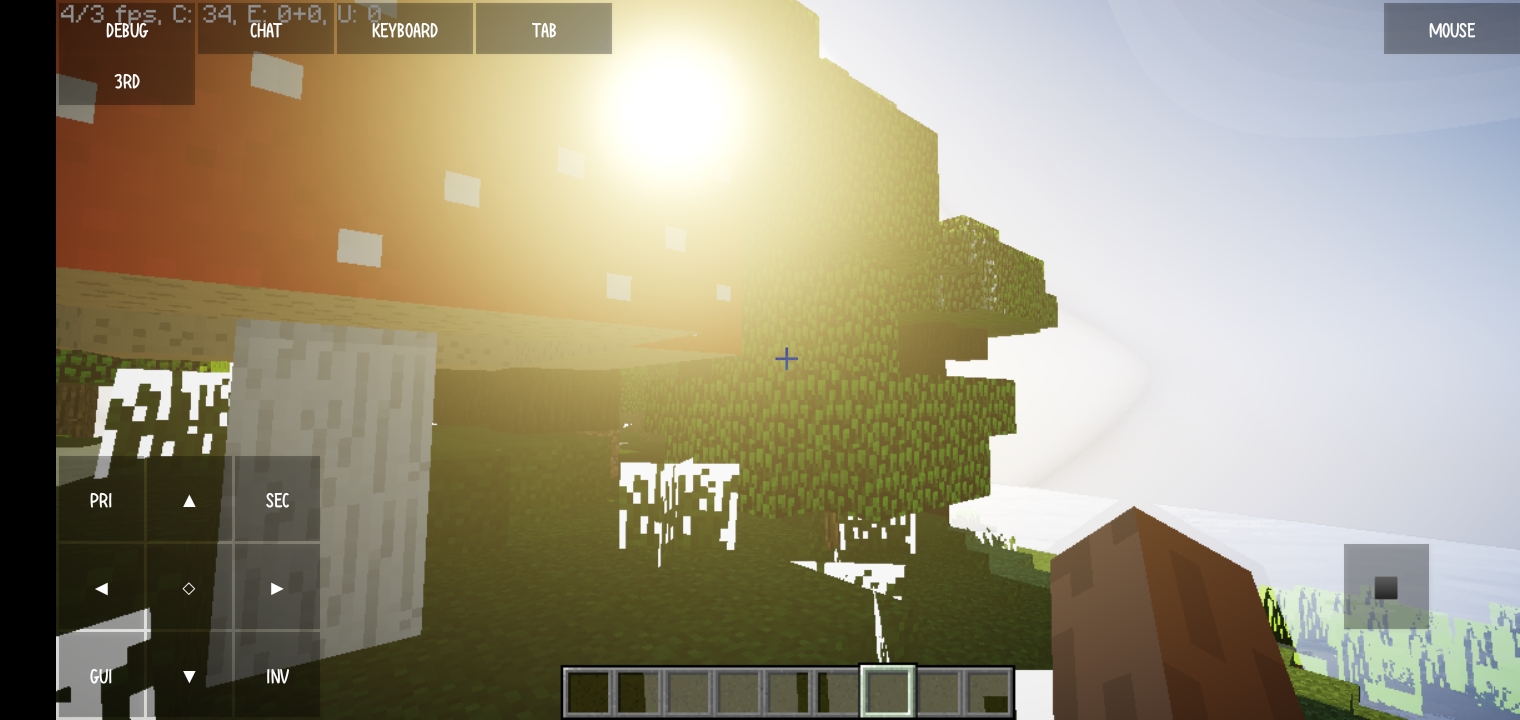Viewport: 1520px width, 720px height.
Task: Tap the right movement arrow
Action: click(277, 588)
